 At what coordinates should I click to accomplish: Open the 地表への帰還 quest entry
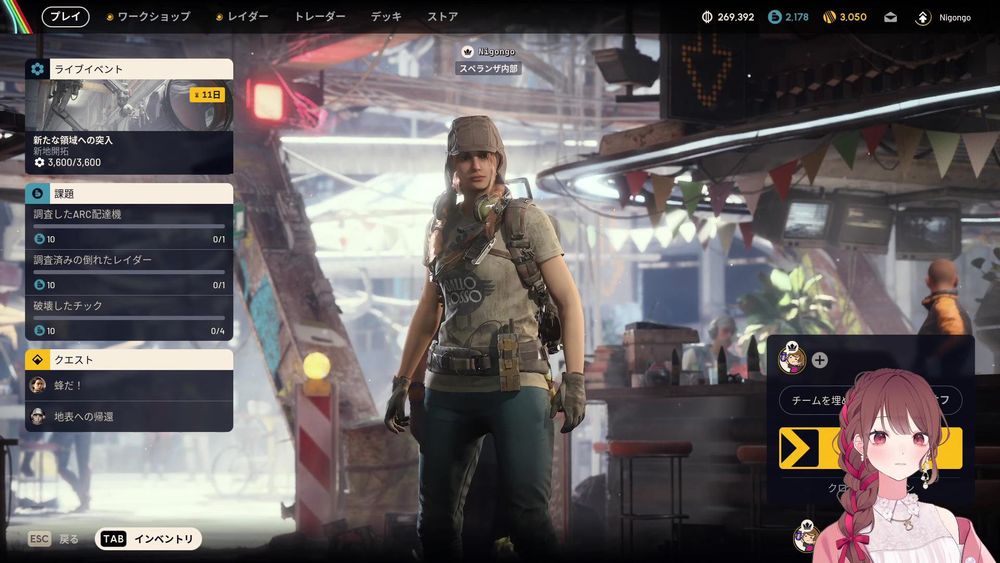pos(129,416)
